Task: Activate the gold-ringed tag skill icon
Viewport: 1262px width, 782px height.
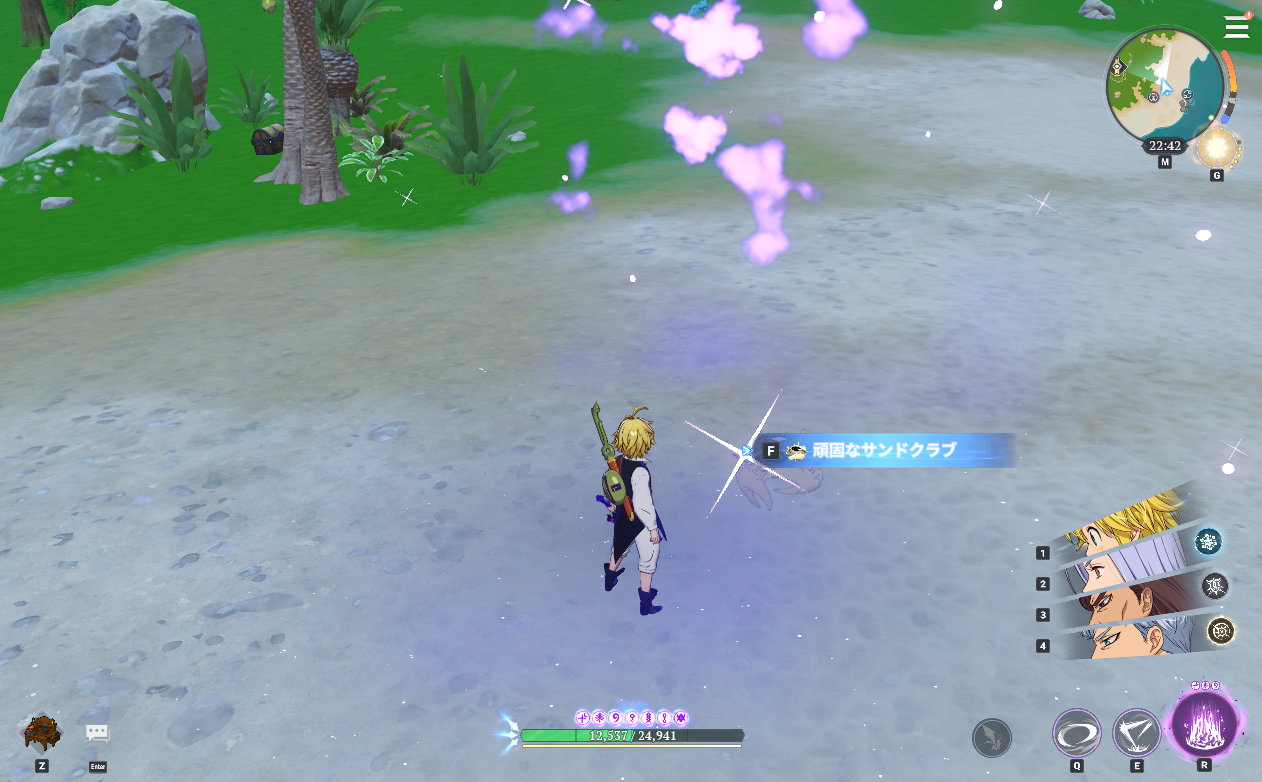Action: coord(1221,630)
